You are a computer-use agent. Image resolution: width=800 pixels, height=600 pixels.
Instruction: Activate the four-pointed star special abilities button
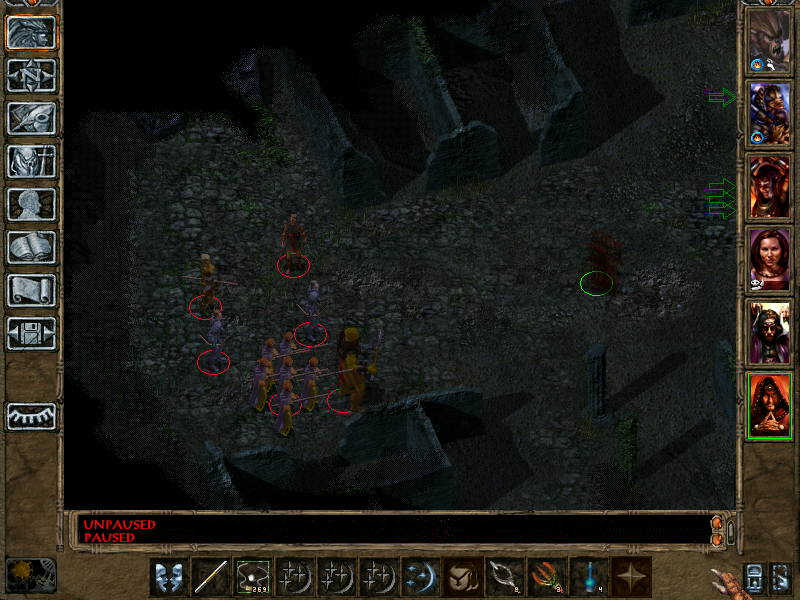(631, 577)
